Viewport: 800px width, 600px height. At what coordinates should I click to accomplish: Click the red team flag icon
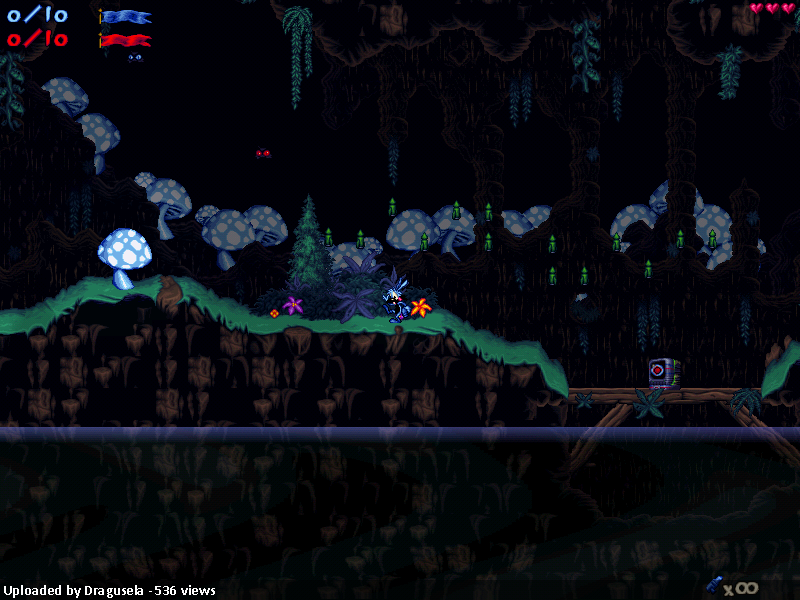pyautogui.click(x=126, y=40)
